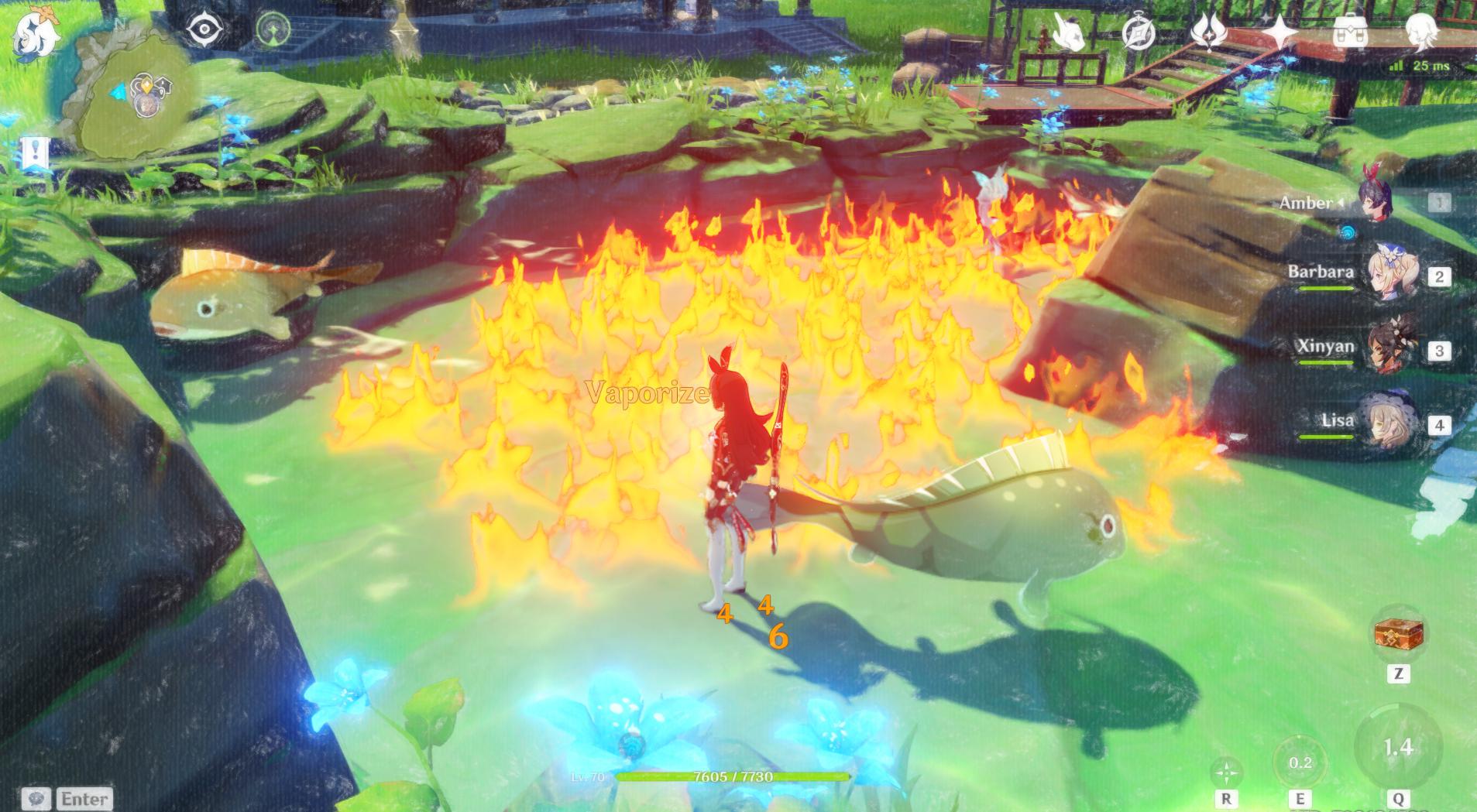Viewport: 1477px width, 812px height.
Task: Activate the eye-shaped Elemental Sight icon
Action: [x=204, y=31]
